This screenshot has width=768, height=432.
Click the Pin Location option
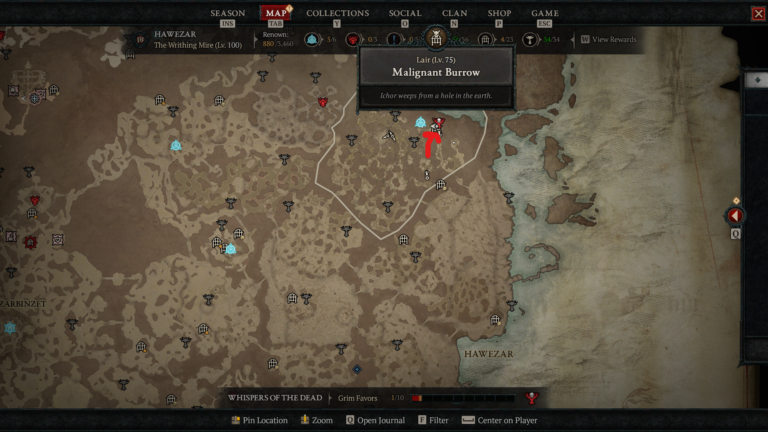point(259,420)
